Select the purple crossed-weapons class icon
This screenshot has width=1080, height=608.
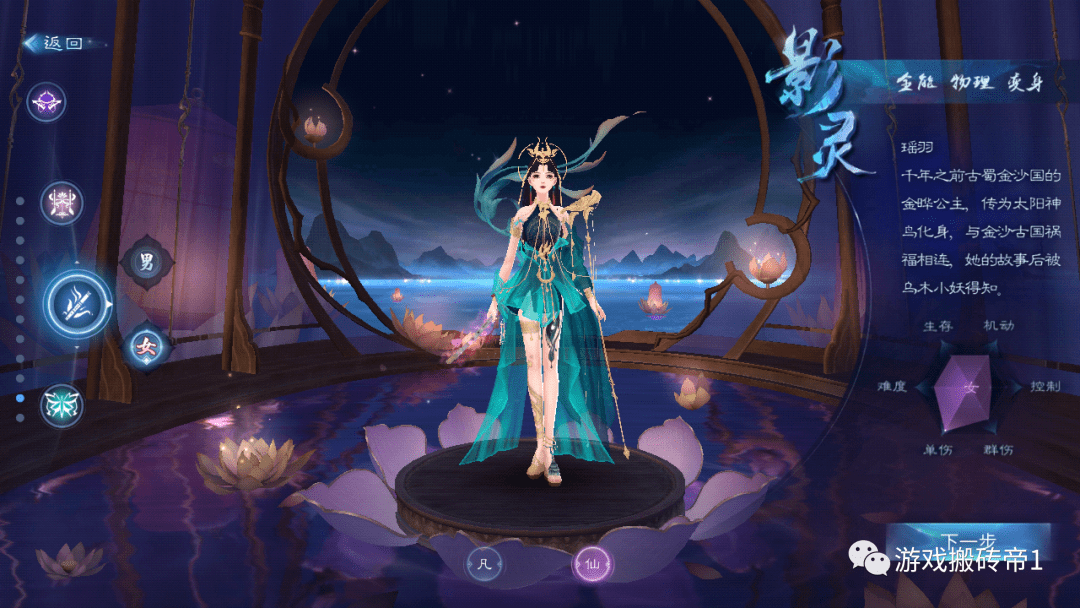(x=47, y=100)
